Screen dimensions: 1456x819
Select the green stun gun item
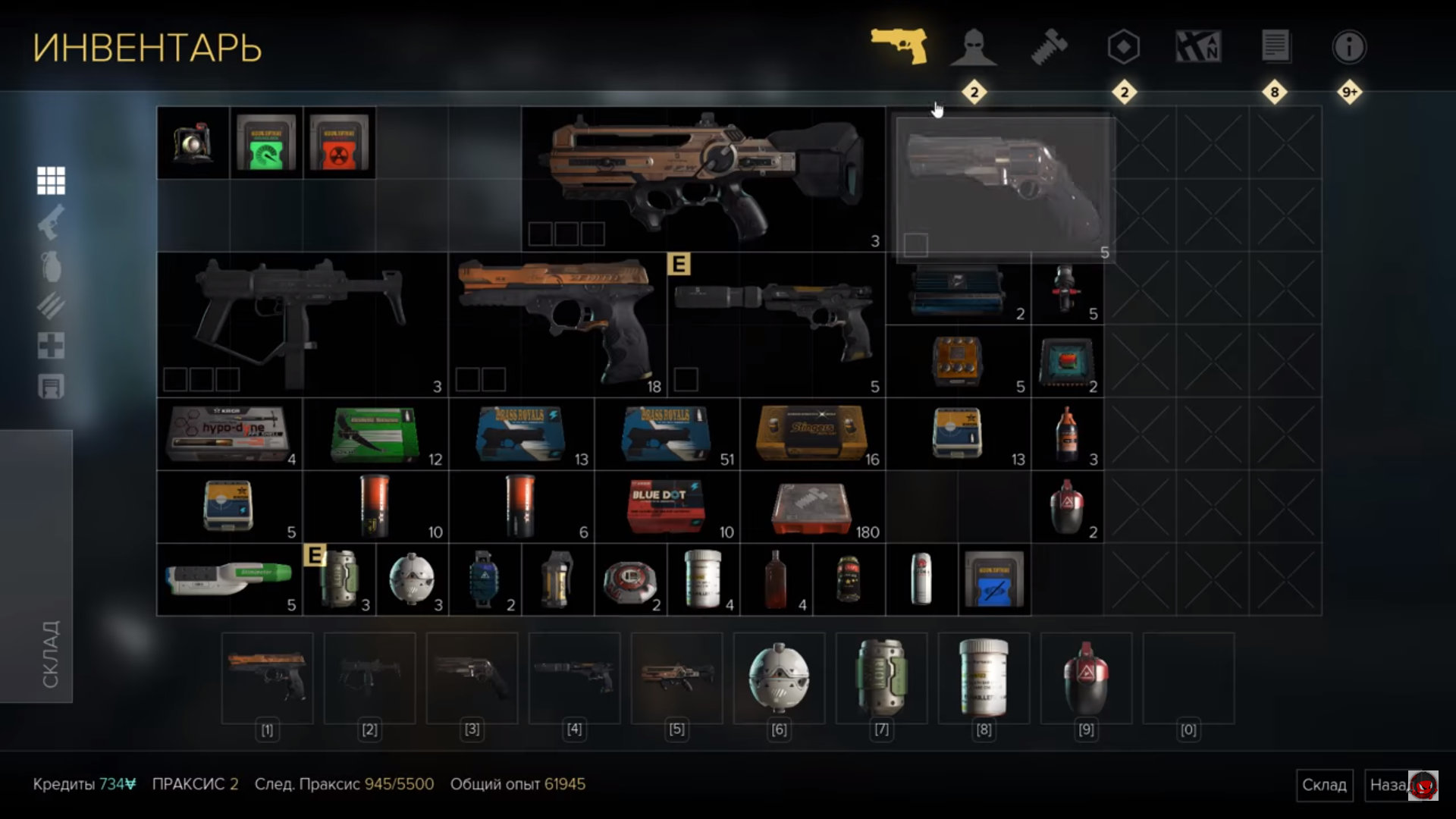point(228,579)
